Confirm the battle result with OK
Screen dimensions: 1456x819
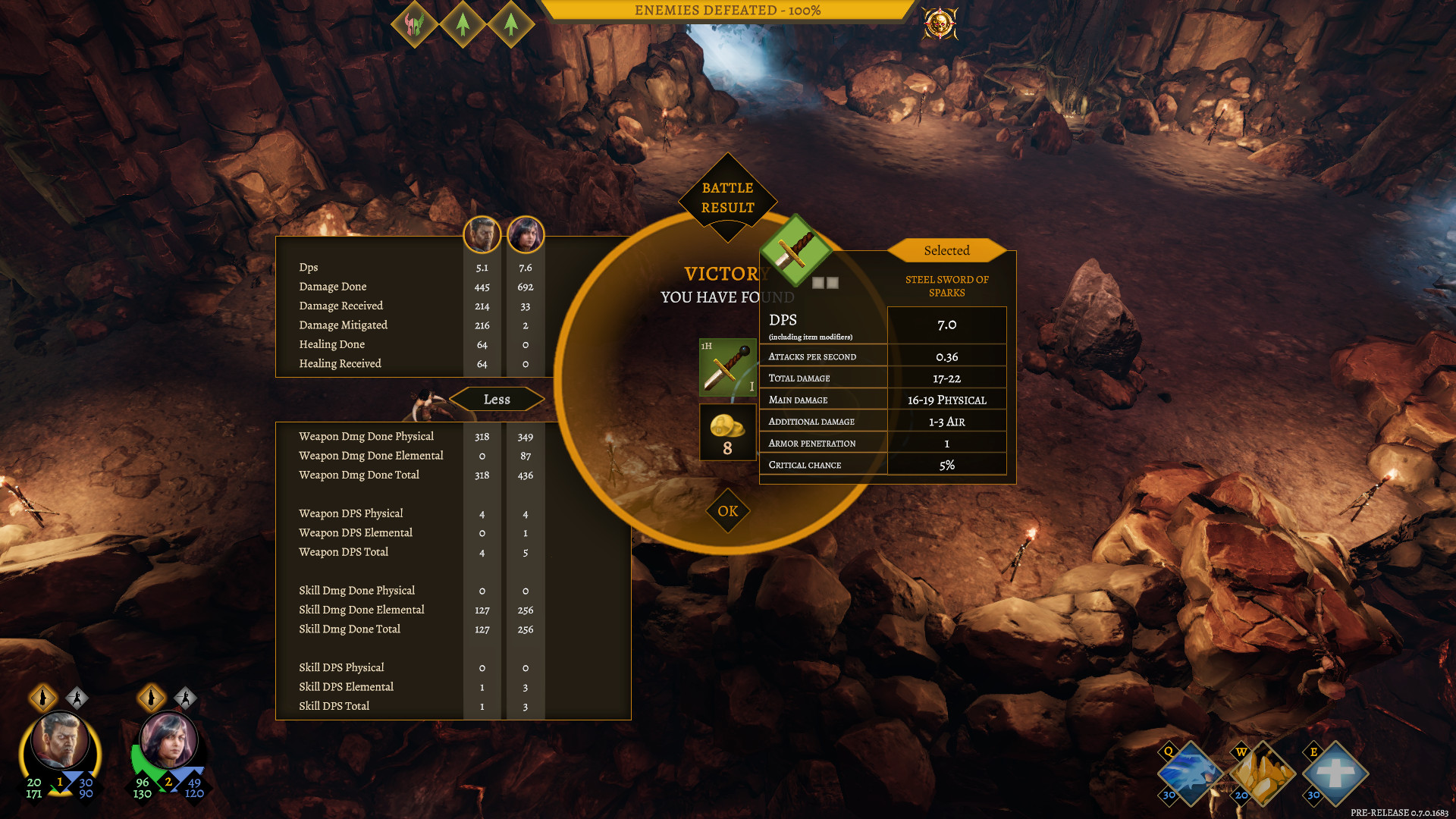coord(727,511)
